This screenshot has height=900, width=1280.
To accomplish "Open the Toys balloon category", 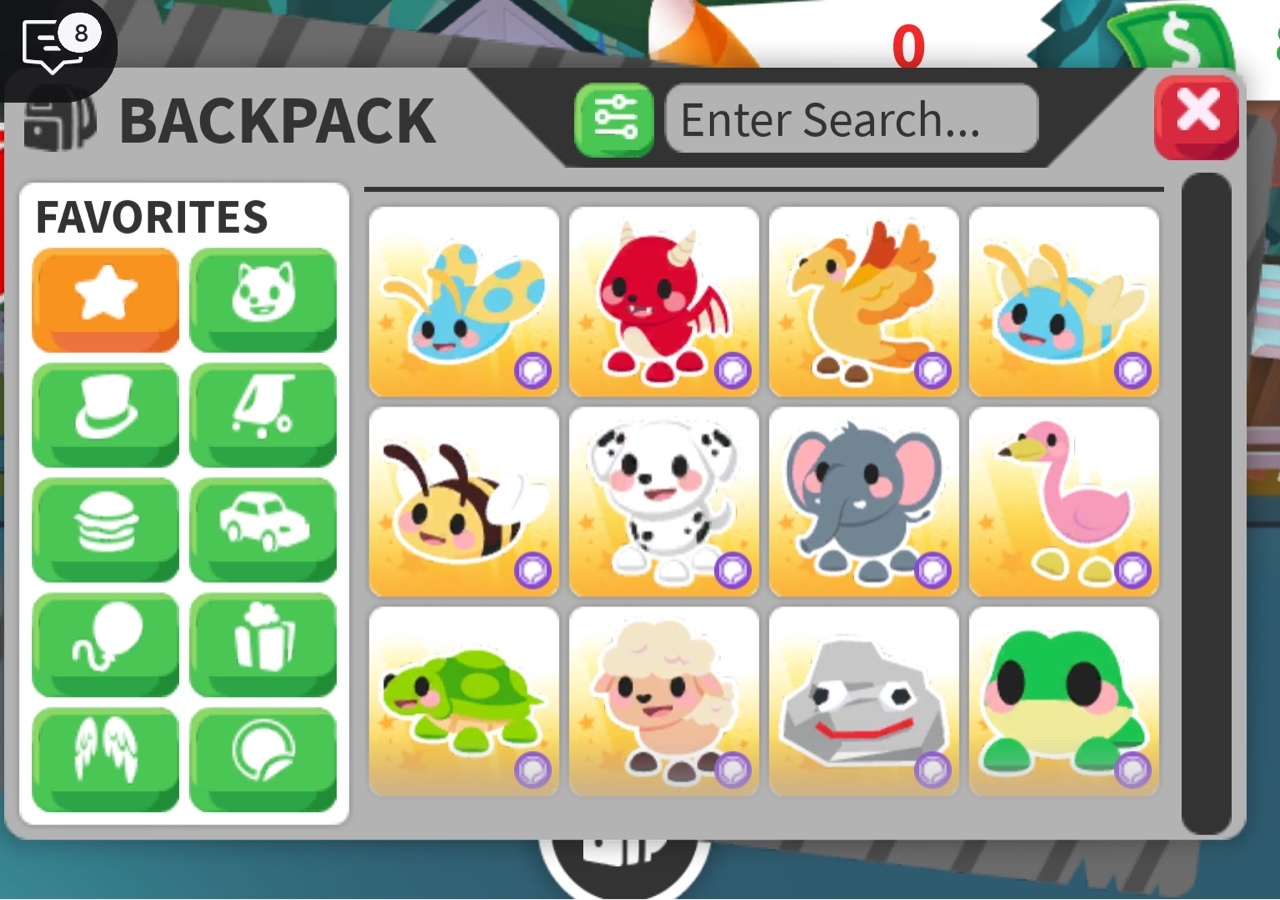I will (104, 643).
